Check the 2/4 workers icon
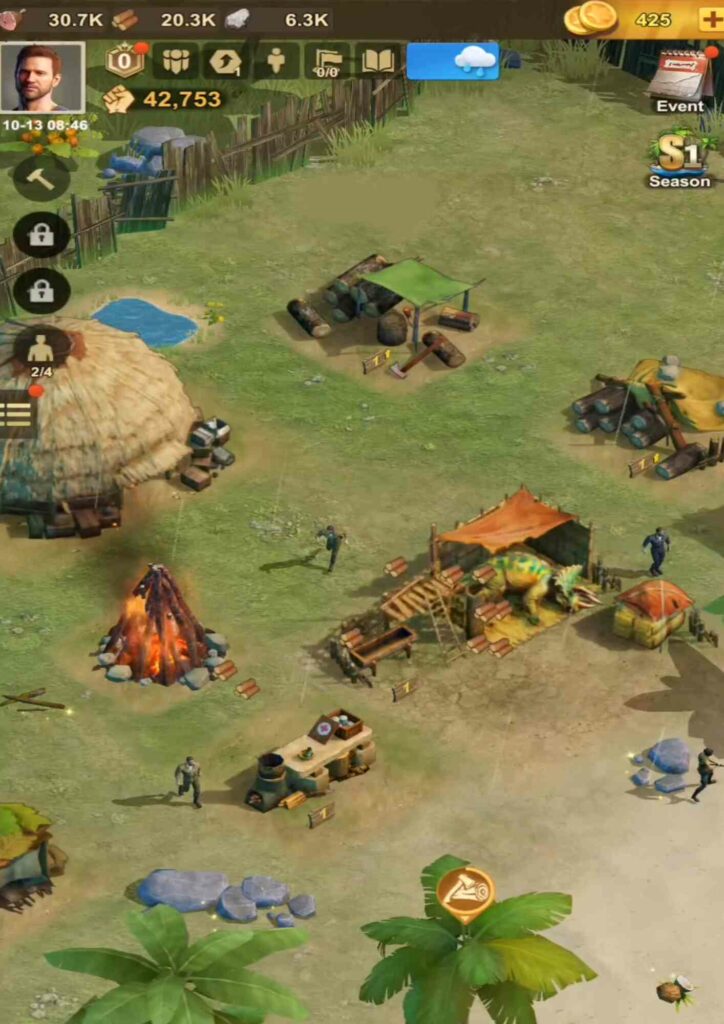724x1024 pixels. (x=41, y=351)
